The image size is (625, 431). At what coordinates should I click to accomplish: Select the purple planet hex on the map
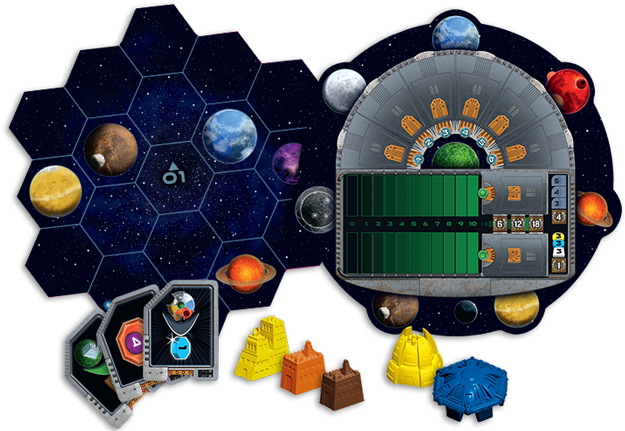[290, 160]
